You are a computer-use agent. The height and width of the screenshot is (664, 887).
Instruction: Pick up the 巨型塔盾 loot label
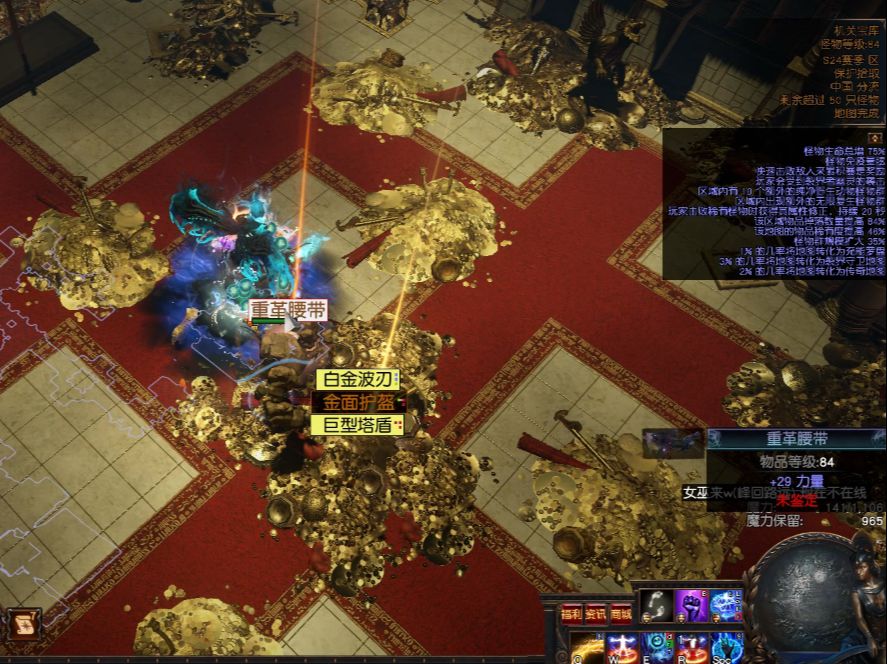point(356,424)
